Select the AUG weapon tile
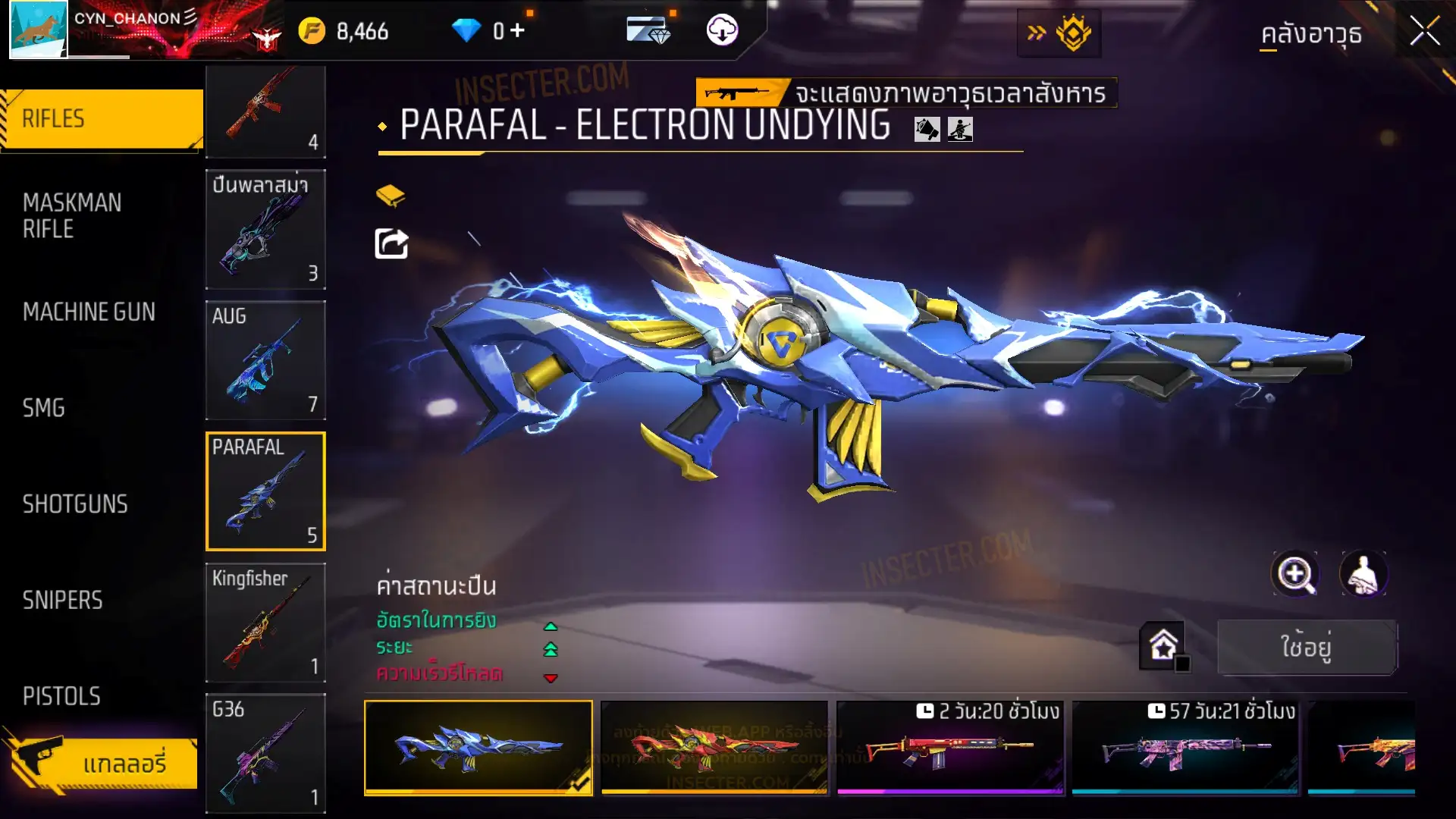The width and height of the screenshot is (1456, 819). (x=265, y=360)
